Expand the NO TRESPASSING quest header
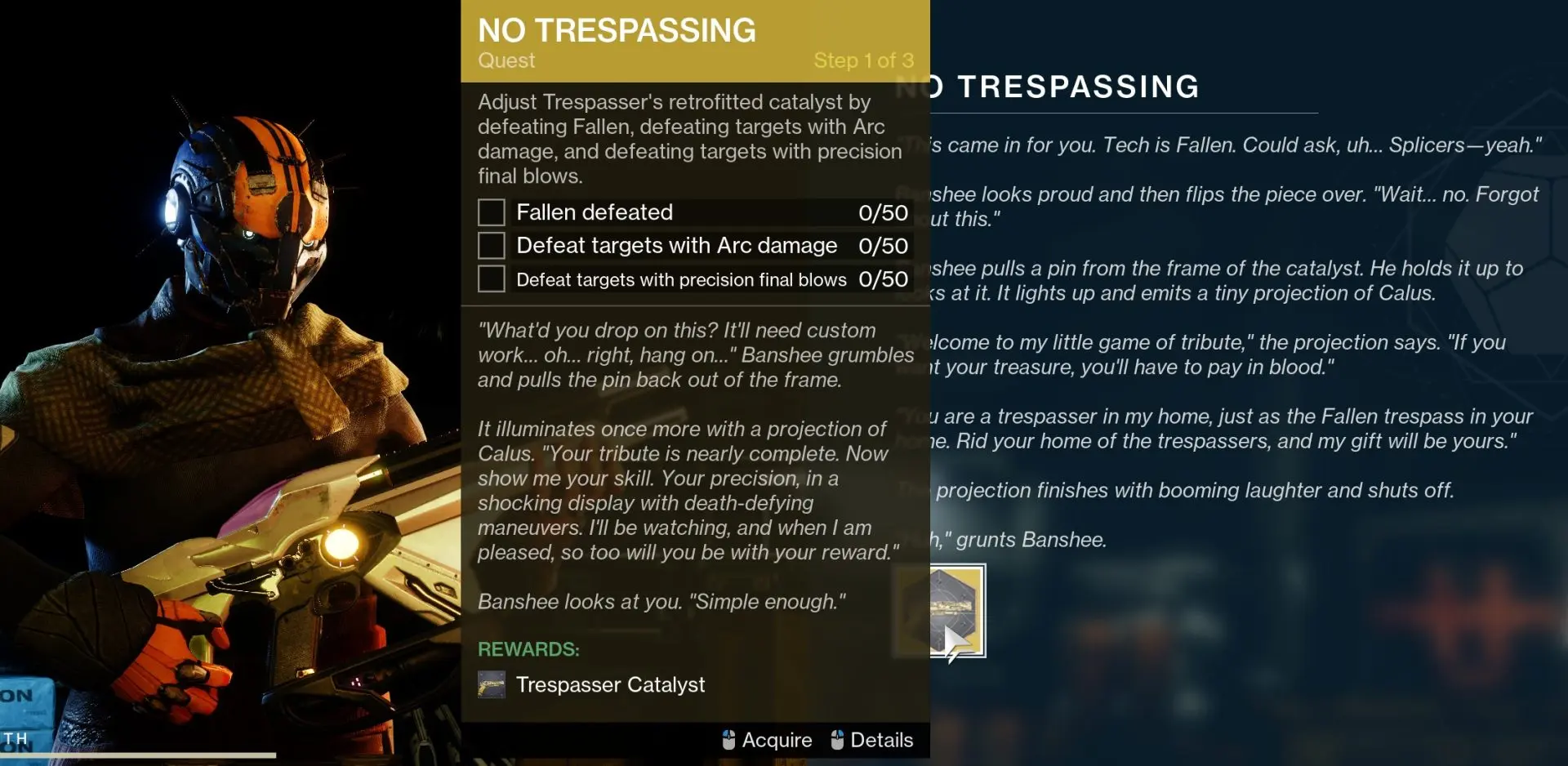This screenshot has height=766, width=1568. [615, 29]
